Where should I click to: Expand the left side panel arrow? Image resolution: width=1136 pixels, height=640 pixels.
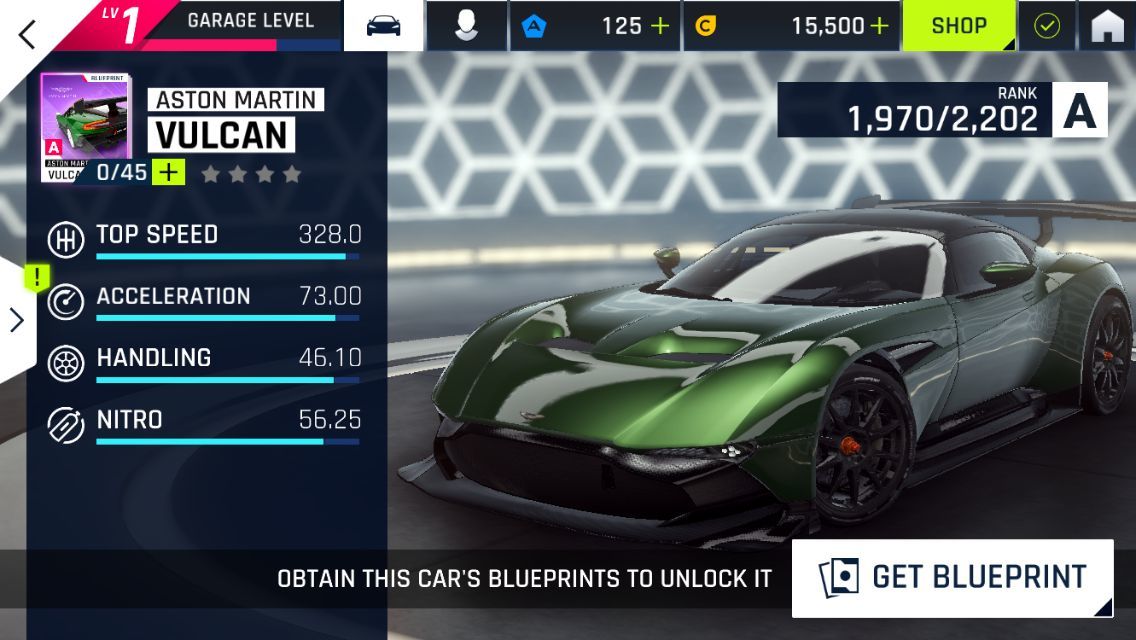[x=17, y=320]
